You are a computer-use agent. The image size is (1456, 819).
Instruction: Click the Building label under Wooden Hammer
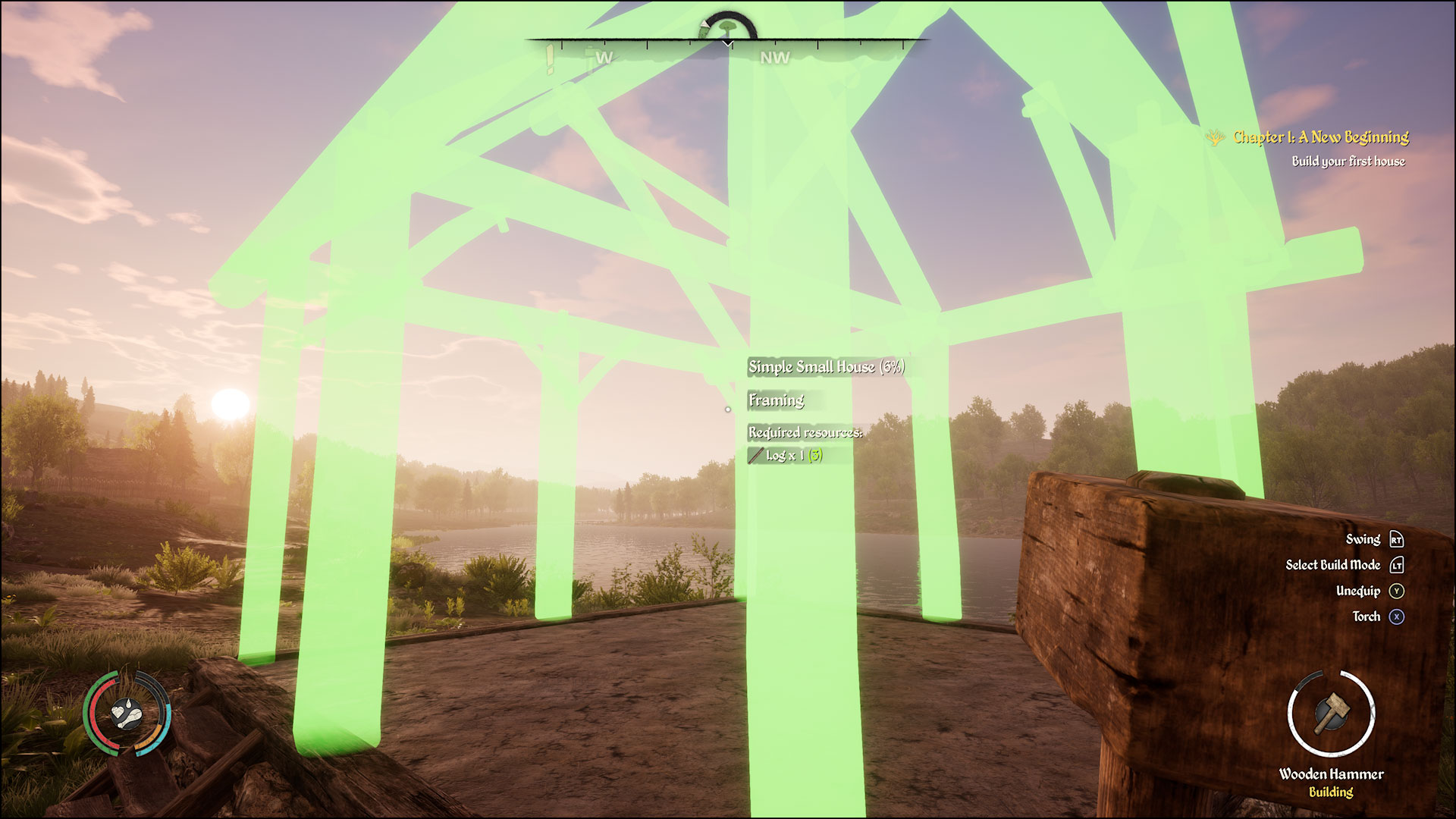tap(1331, 791)
